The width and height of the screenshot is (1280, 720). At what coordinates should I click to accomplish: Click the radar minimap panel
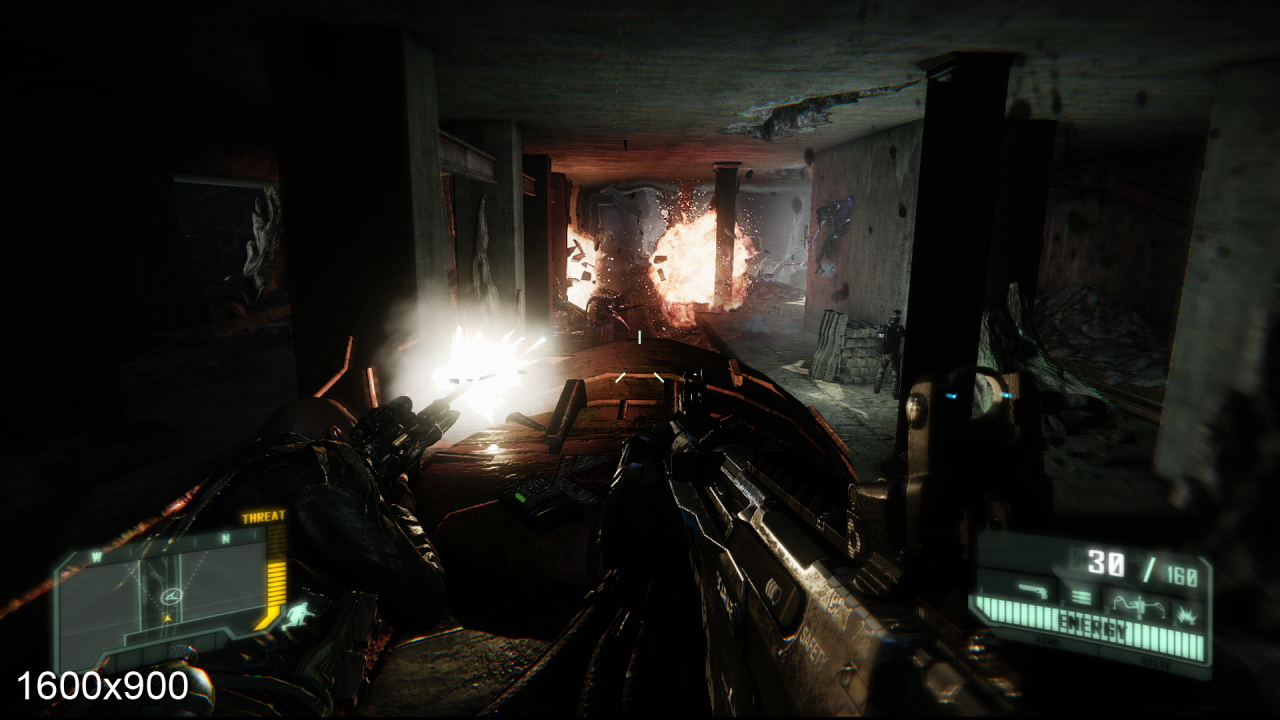click(x=166, y=594)
